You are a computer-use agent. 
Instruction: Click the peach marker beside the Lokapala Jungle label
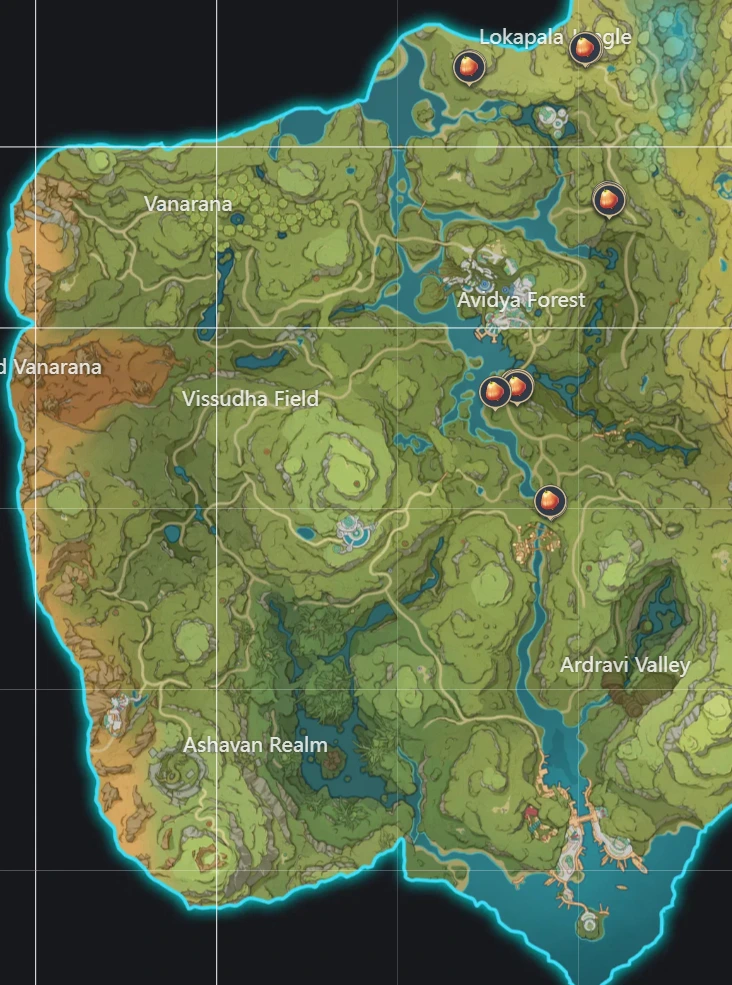pos(468,67)
